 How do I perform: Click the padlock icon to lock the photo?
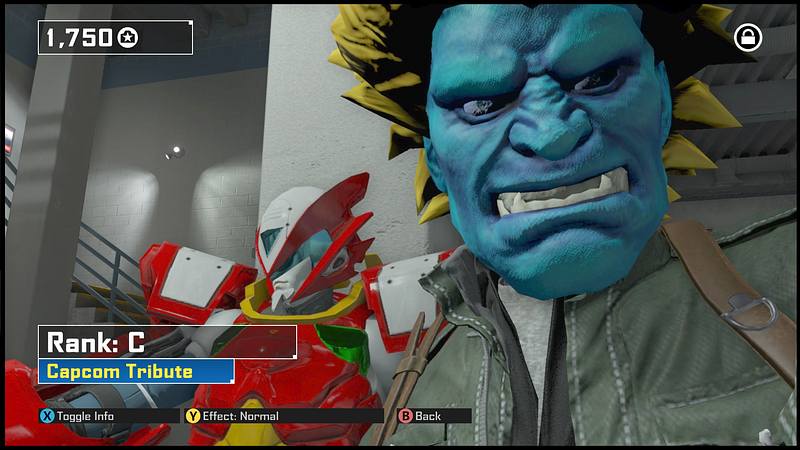(x=747, y=38)
